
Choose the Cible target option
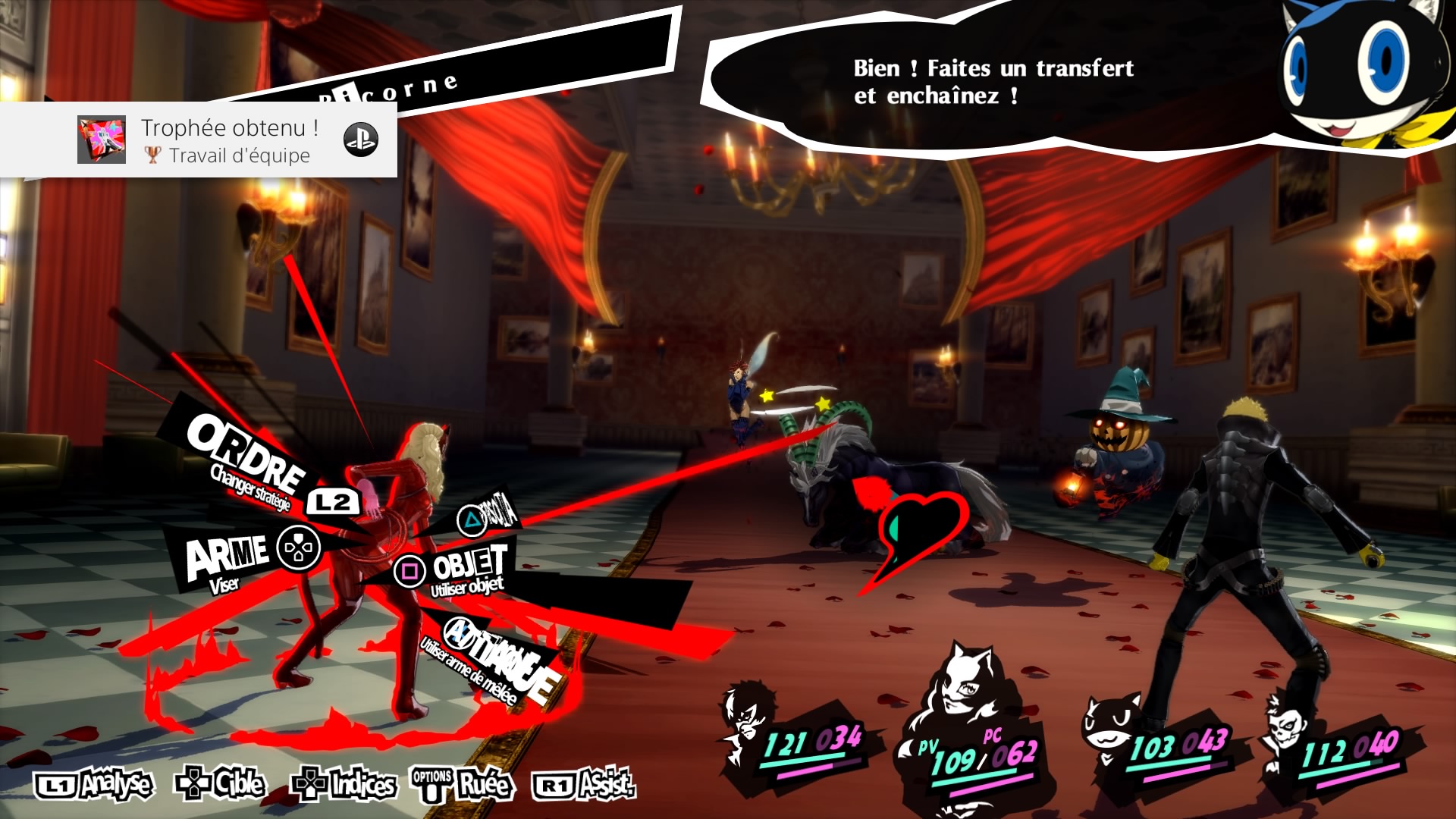[221, 783]
